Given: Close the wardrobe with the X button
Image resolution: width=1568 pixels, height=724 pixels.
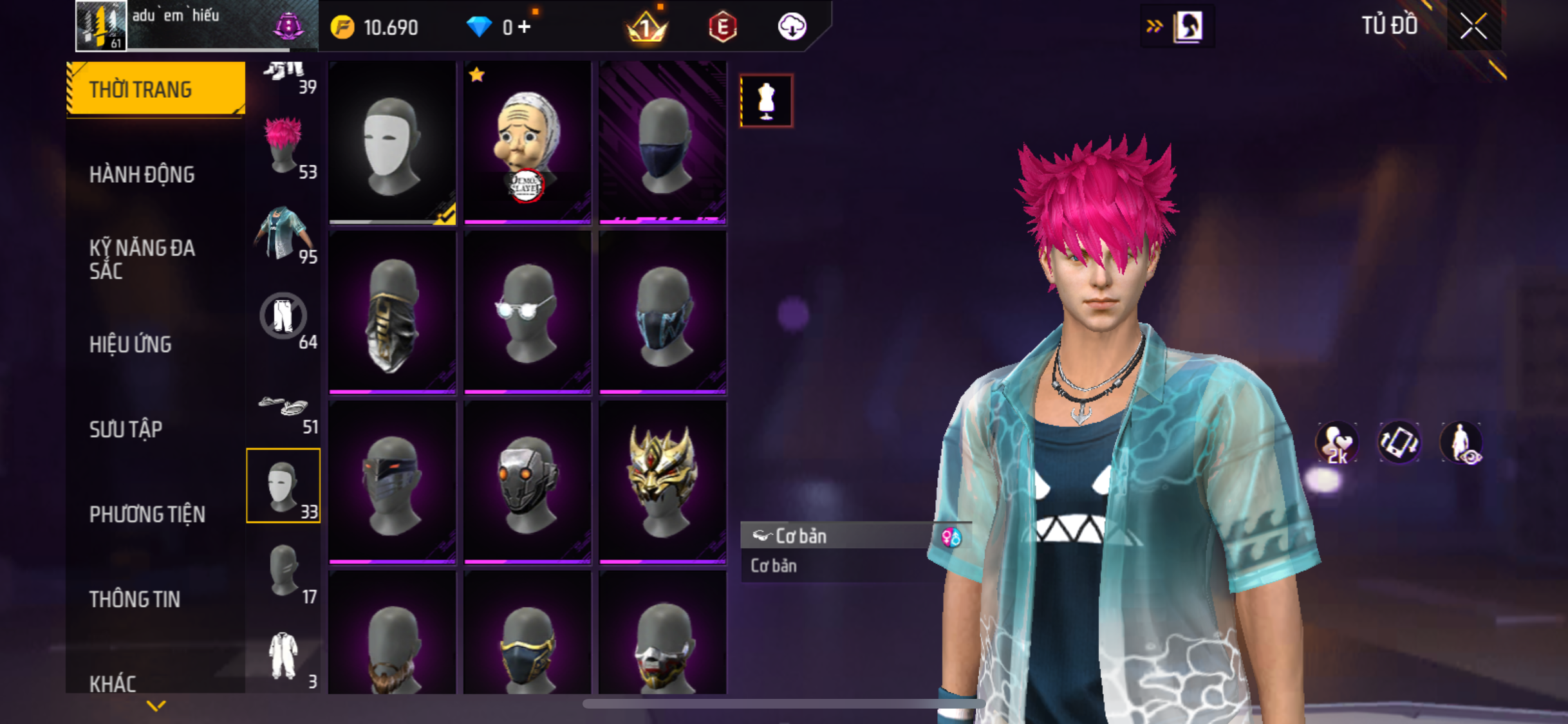Looking at the screenshot, I should click(x=1473, y=26).
